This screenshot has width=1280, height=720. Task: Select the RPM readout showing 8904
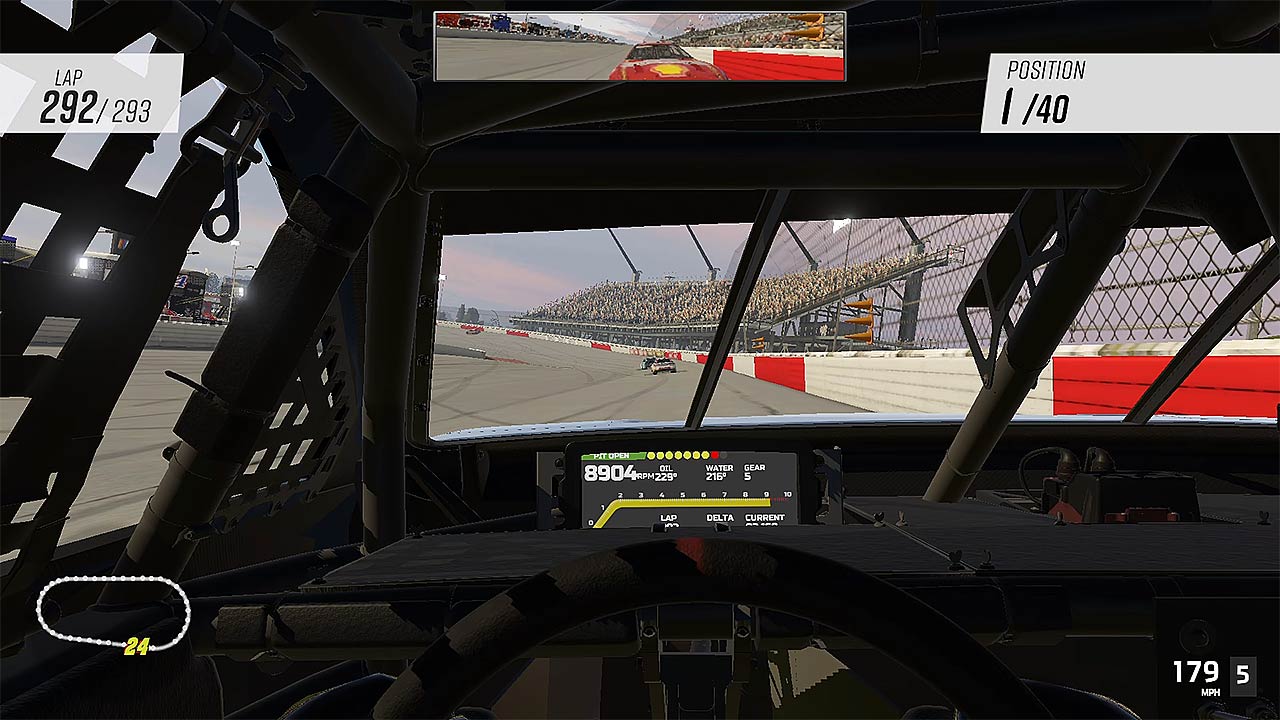pos(610,473)
